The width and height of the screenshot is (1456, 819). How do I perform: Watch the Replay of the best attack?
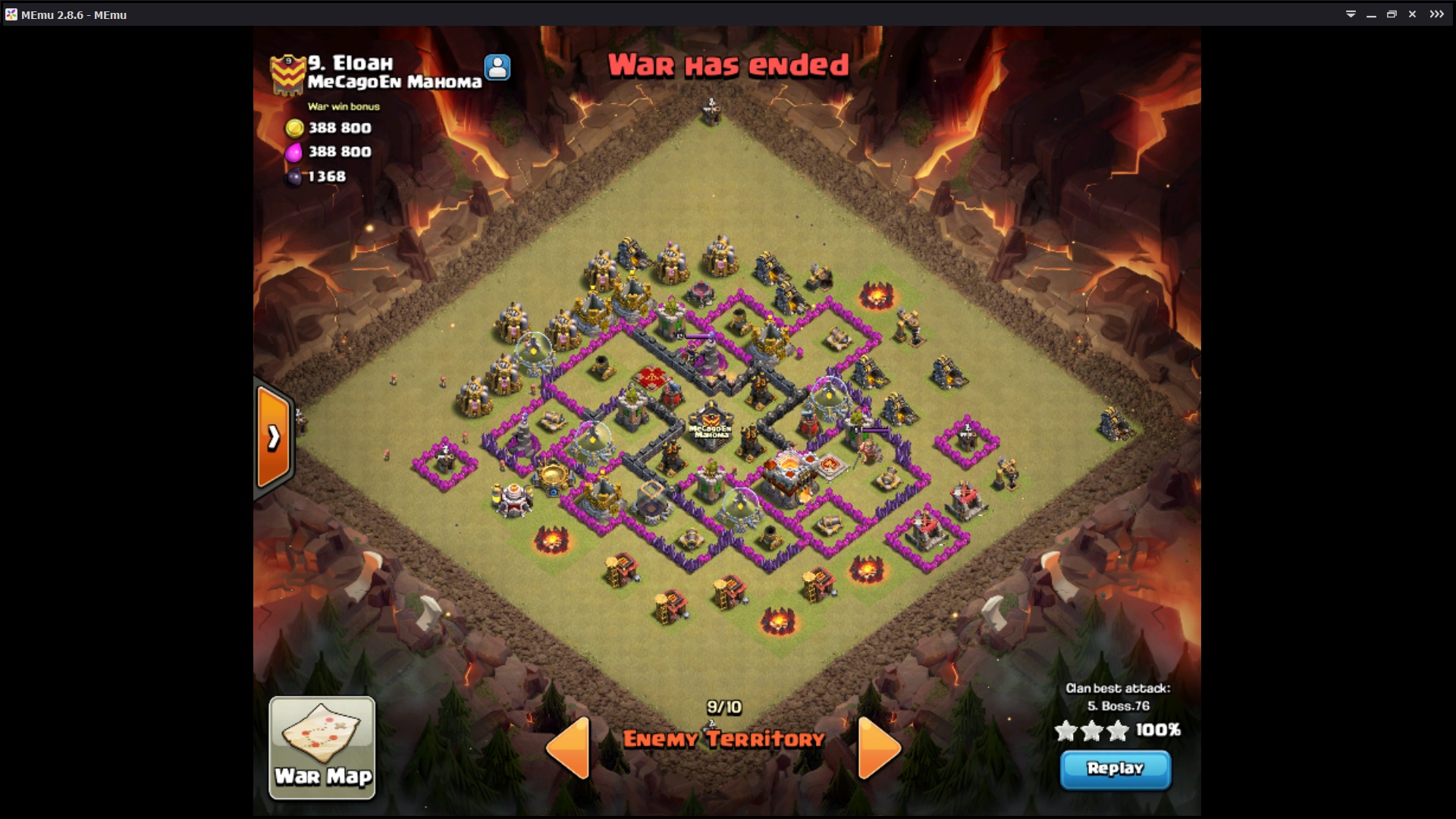(x=1115, y=769)
